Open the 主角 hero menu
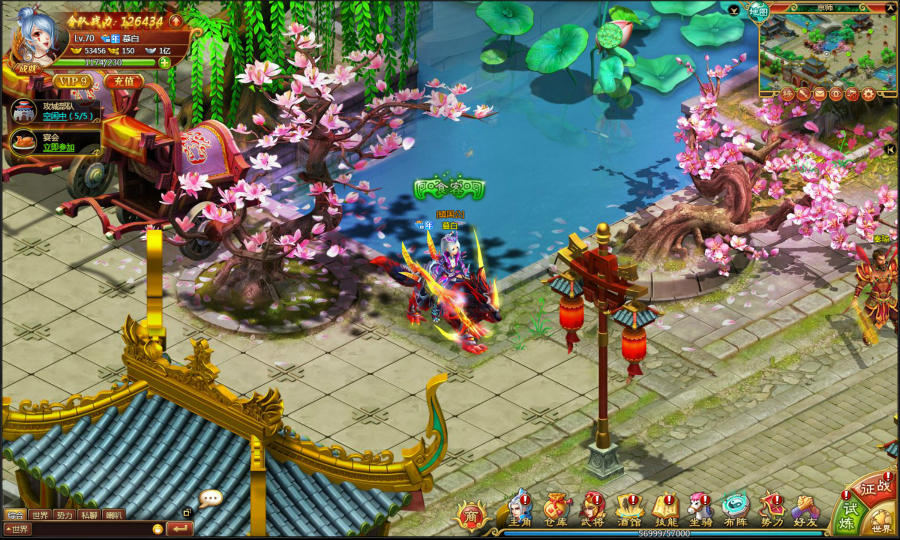Screen dimensions: 900x540 (x=519, y=508)
